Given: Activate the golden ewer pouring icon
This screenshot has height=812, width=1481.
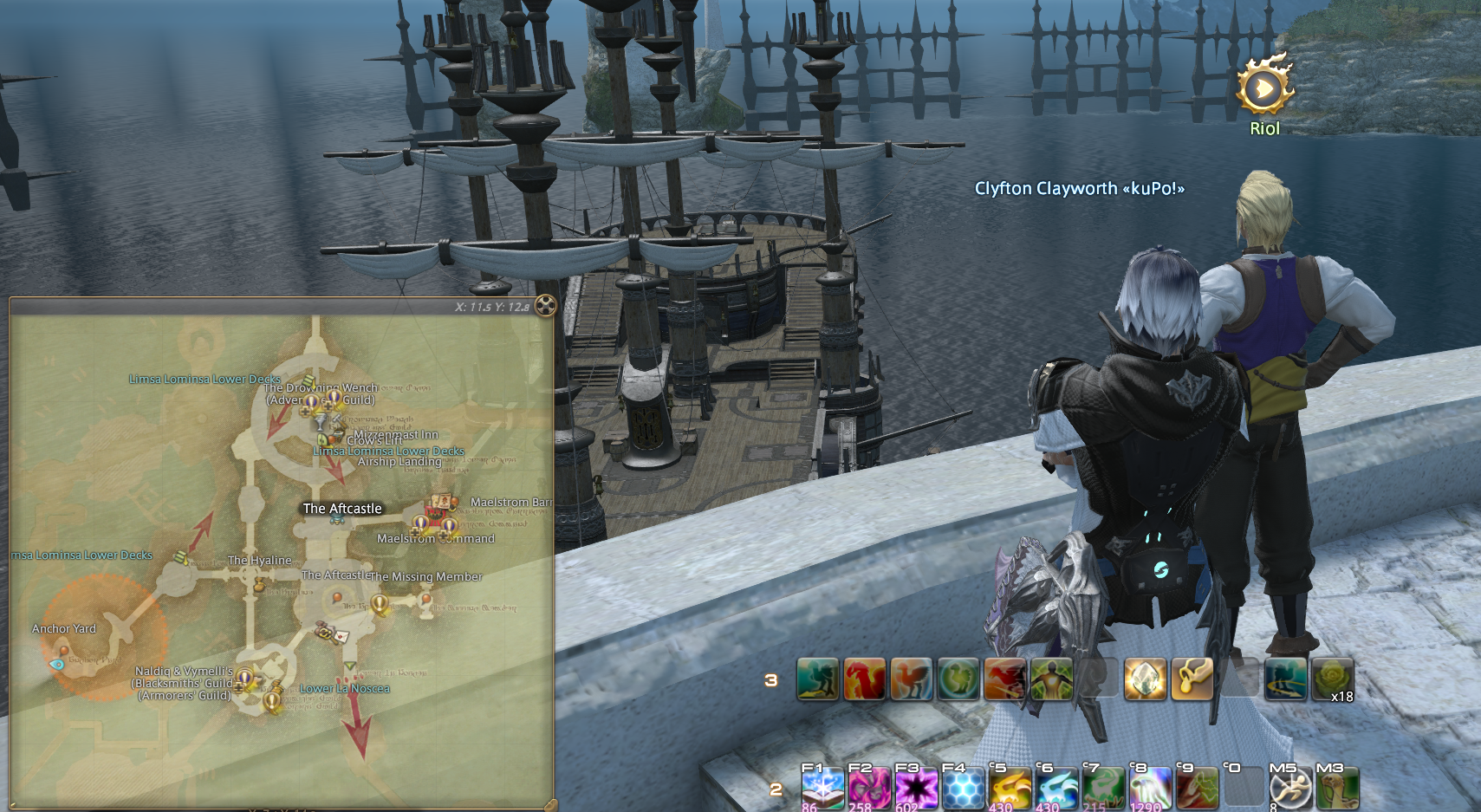Looking at the screenshot, I should point(1192,679).
